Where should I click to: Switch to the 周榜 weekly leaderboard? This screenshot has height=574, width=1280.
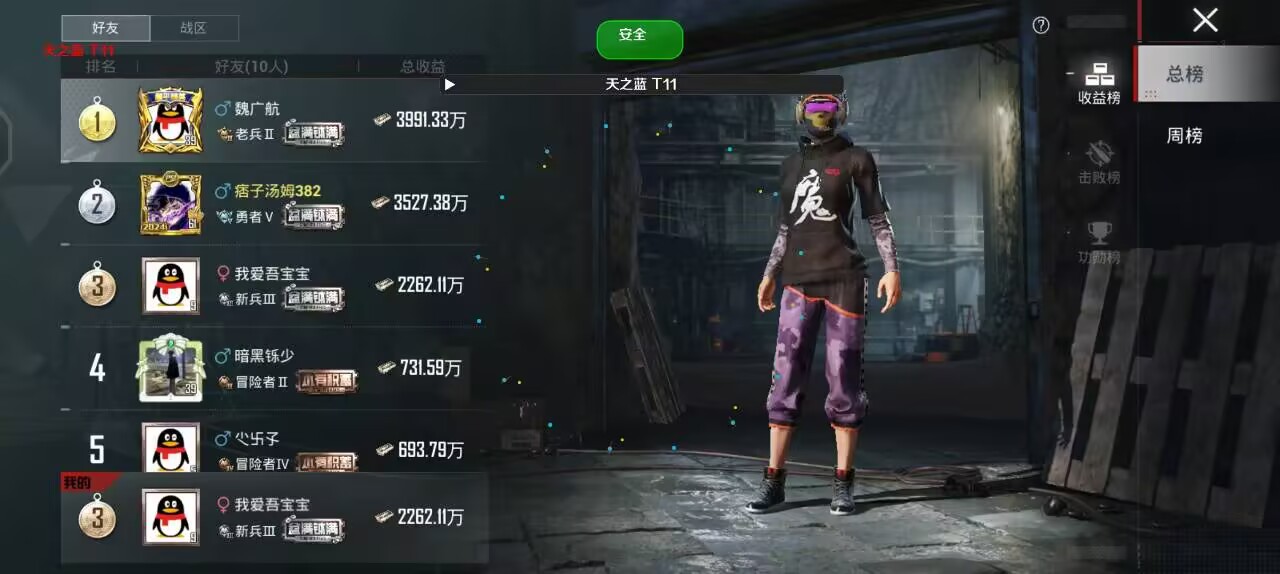(x=1185, y=136)
